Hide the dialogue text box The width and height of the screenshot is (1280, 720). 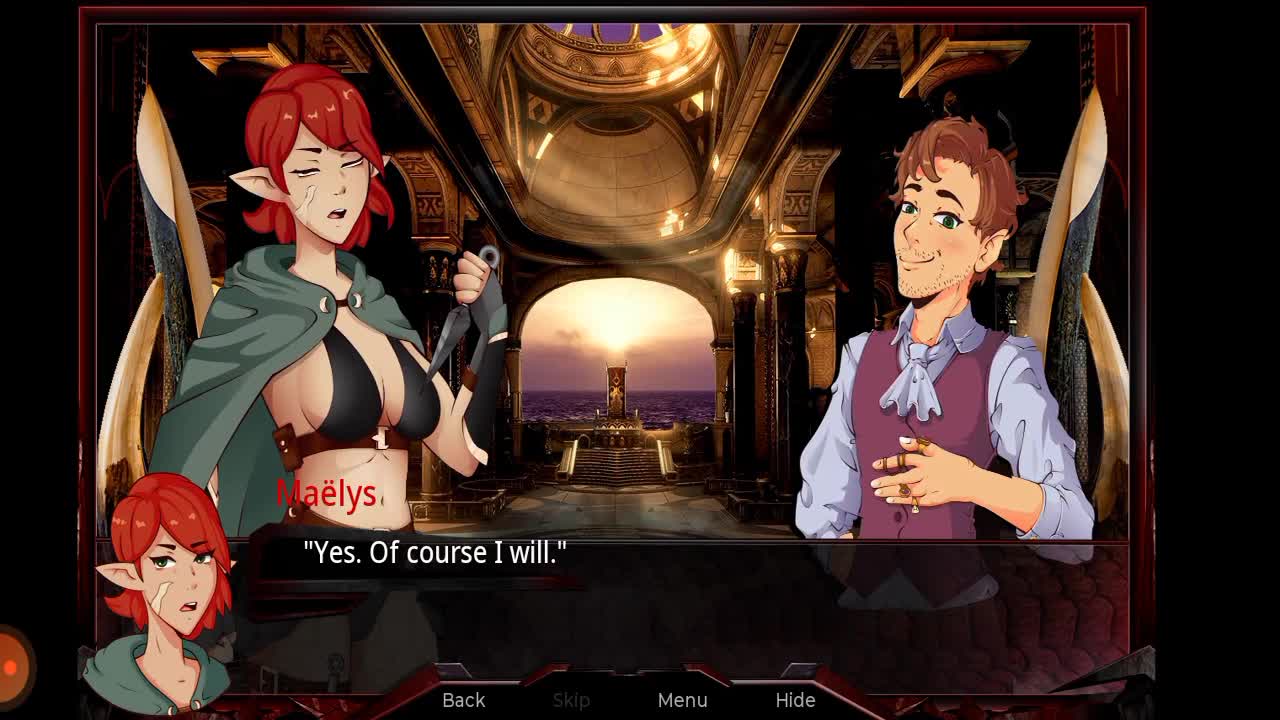[x=795, y=700]
